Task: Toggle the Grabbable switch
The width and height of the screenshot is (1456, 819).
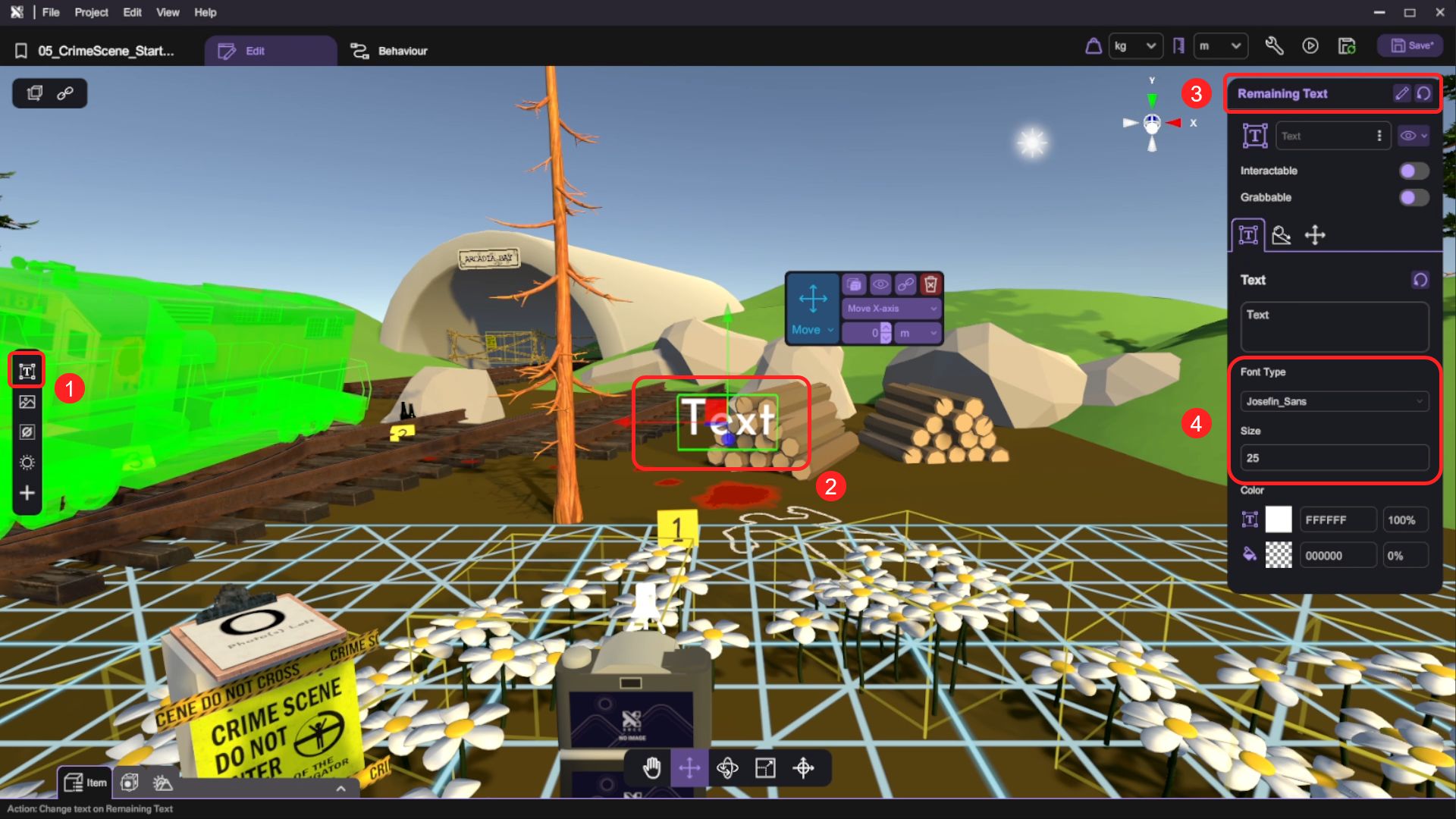Action: [1414, 197]
